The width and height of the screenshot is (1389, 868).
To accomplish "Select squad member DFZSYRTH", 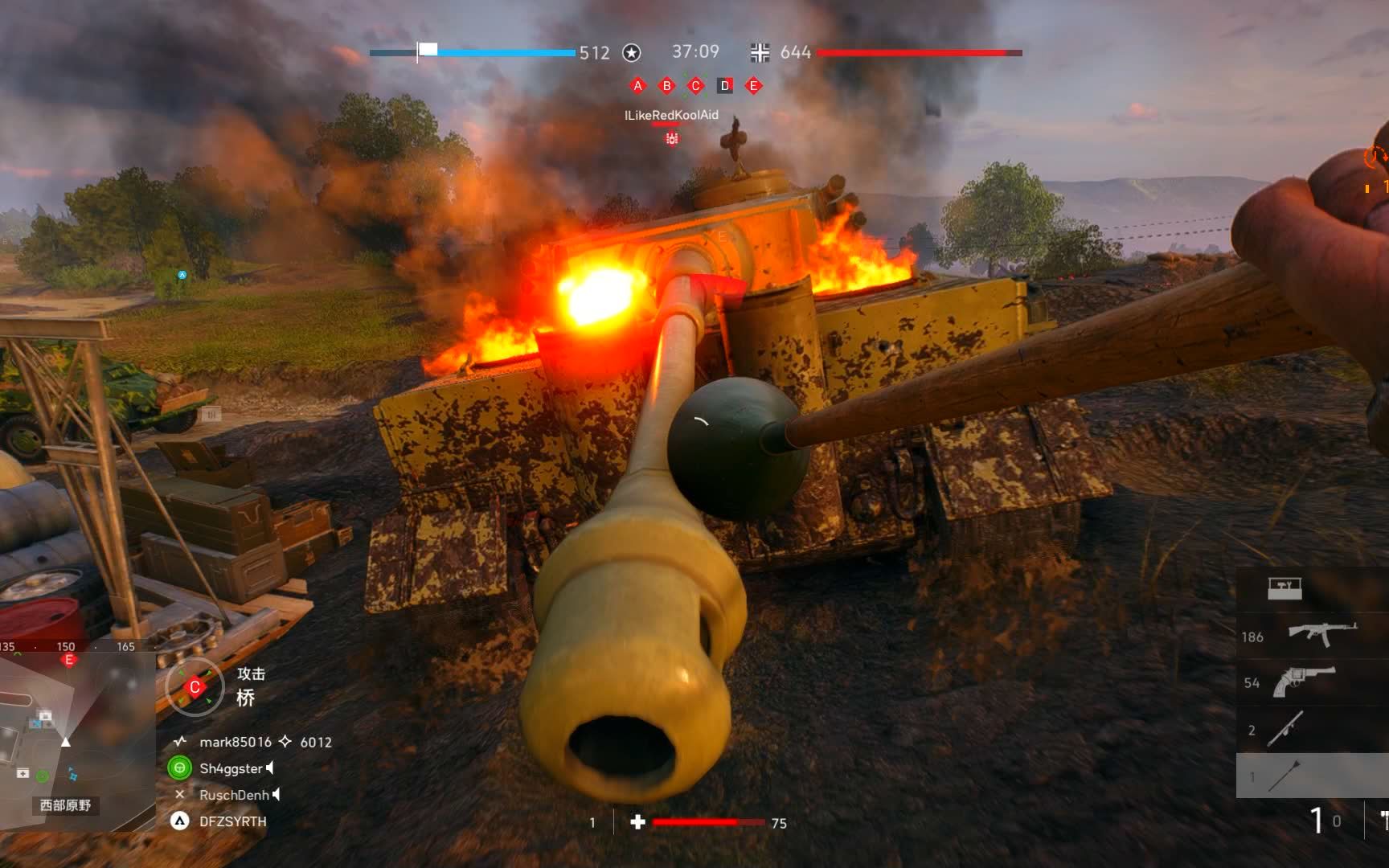I will (x=232, y=821).
